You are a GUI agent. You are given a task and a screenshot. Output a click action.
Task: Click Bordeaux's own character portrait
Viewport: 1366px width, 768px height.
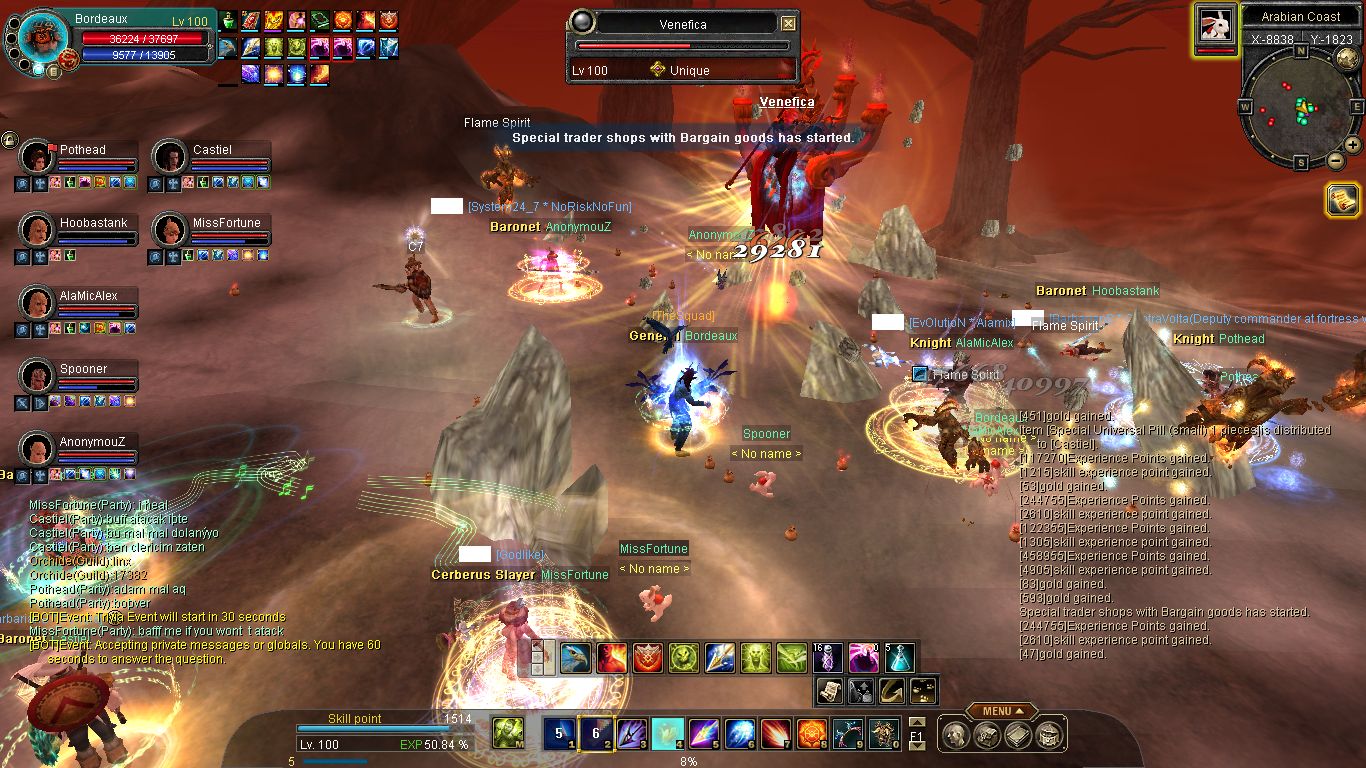click(x=42, y=38)
